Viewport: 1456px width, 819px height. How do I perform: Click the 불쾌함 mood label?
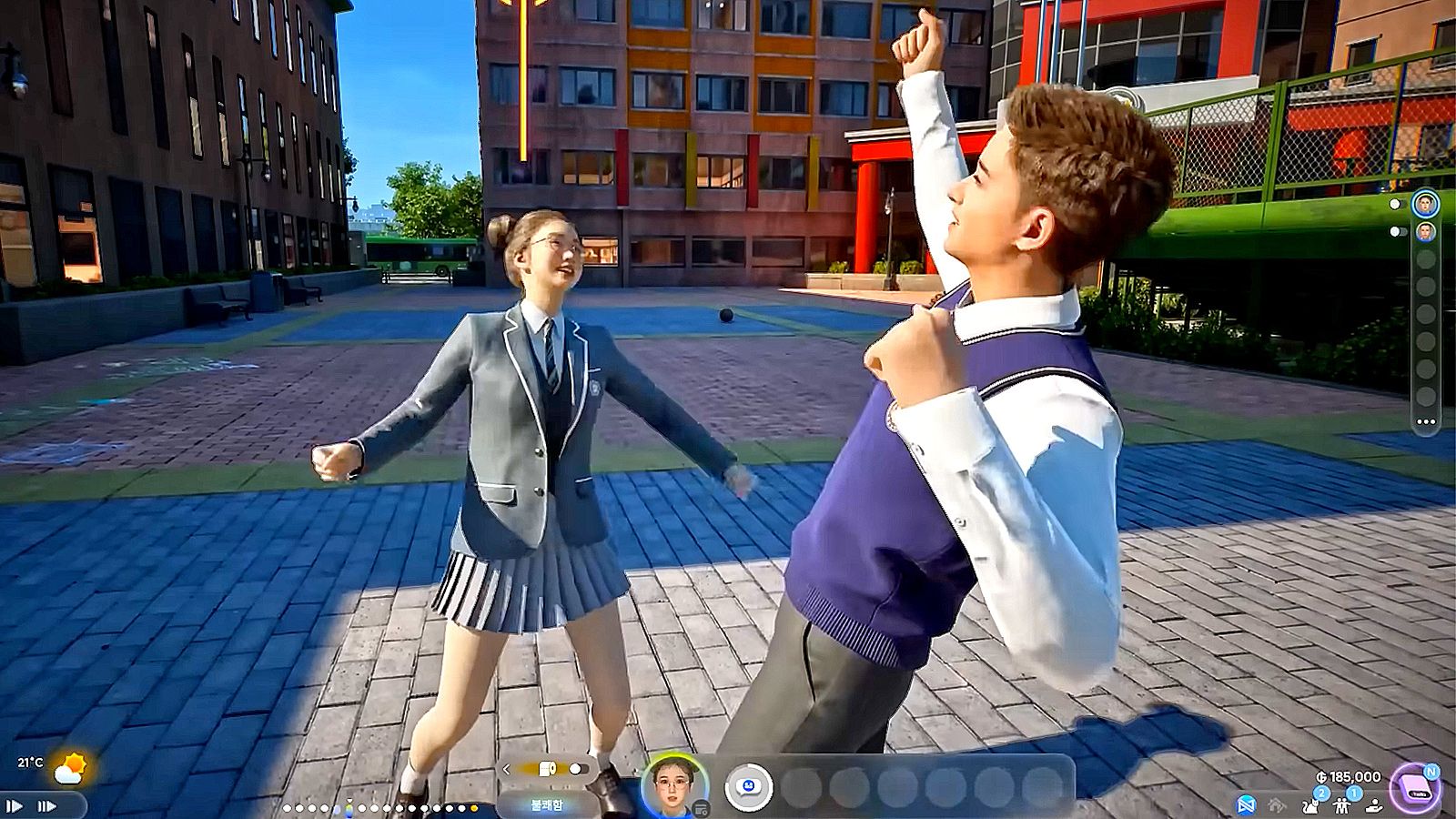(547, 805)
